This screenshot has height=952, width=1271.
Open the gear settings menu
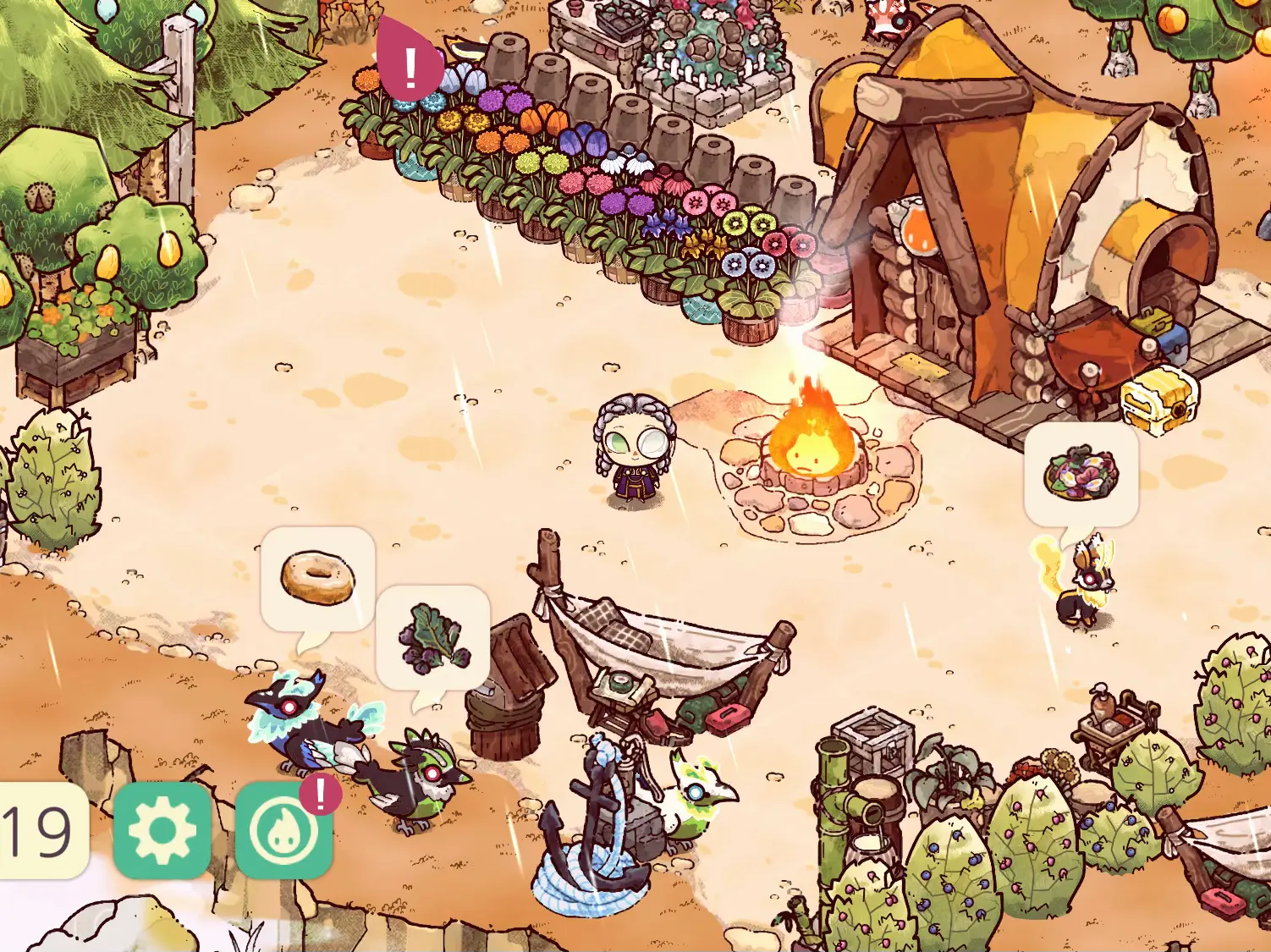[162, 830]
